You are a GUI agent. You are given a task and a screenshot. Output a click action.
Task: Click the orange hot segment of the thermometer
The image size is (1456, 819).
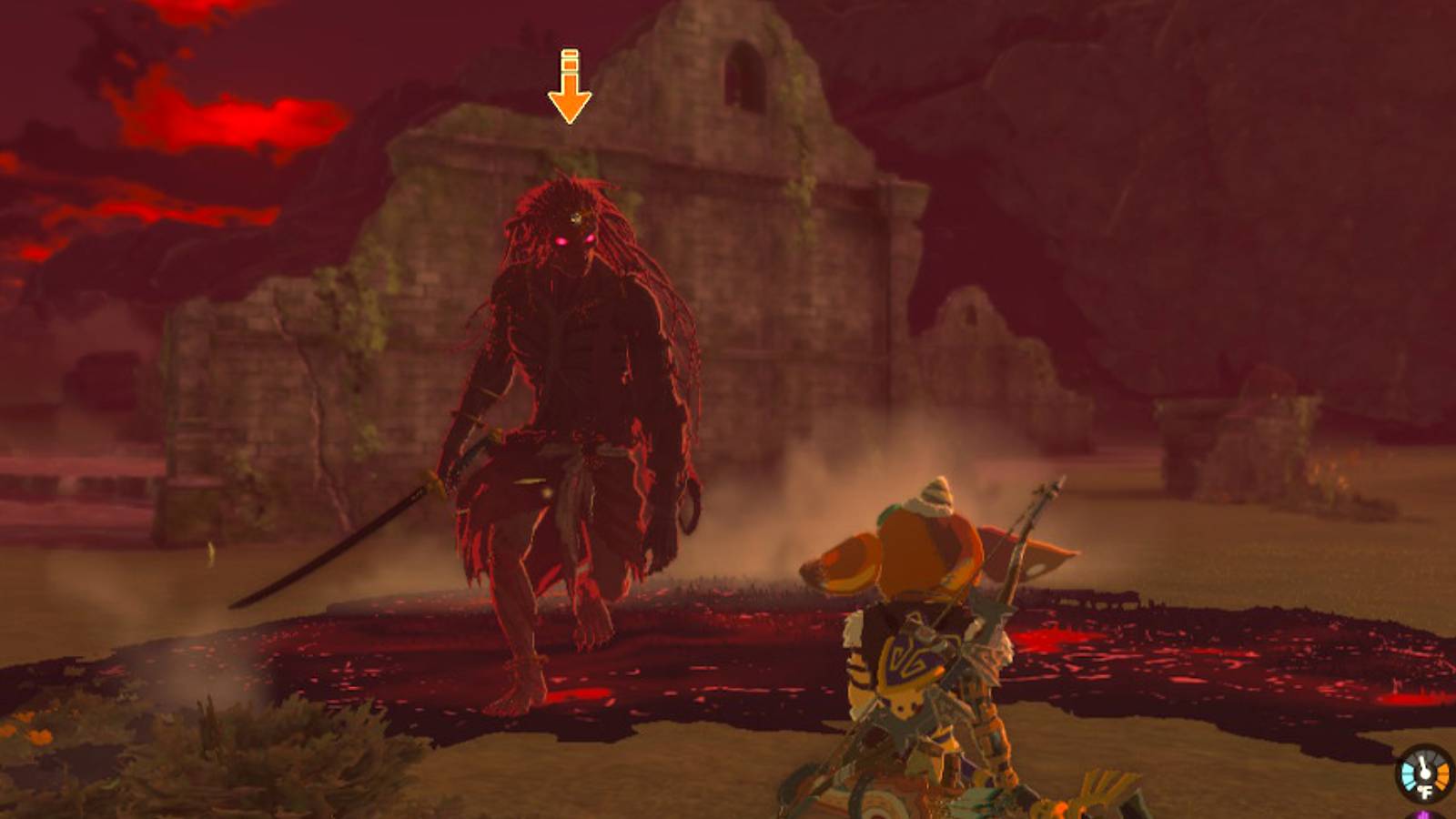click(x=1443, y=776)
